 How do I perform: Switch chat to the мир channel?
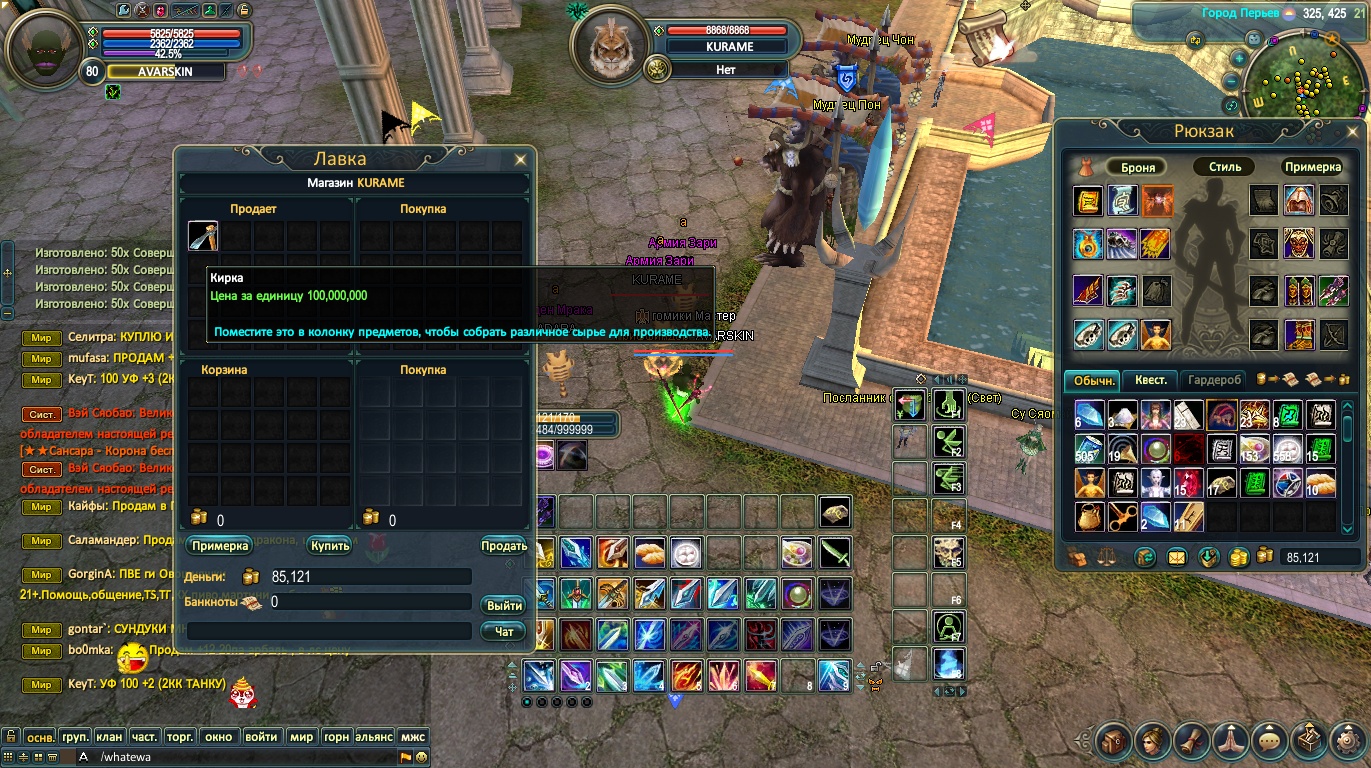pyautogui.click(x=301, y=737)
